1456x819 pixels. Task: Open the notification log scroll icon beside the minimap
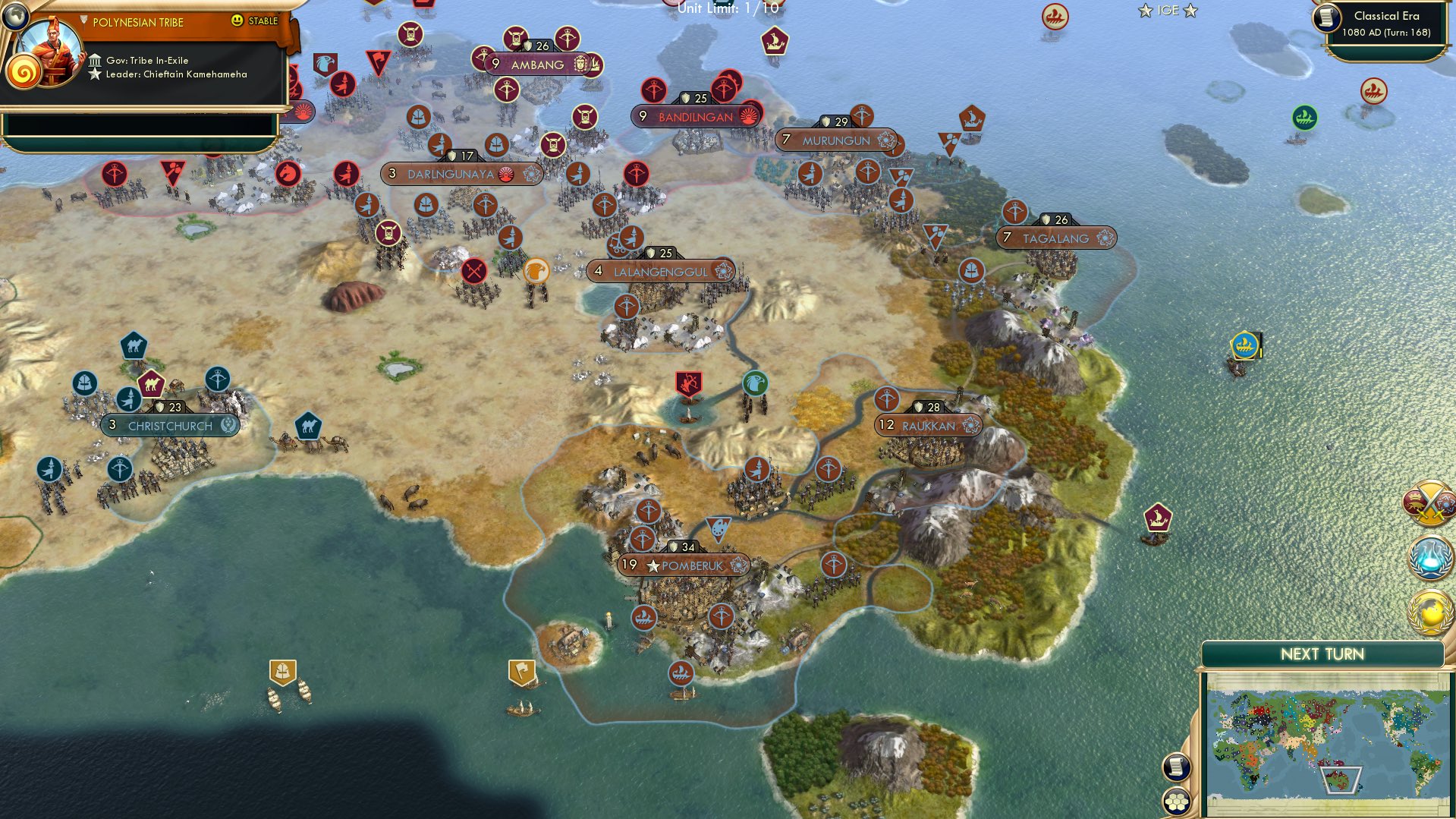(1175, 767)
